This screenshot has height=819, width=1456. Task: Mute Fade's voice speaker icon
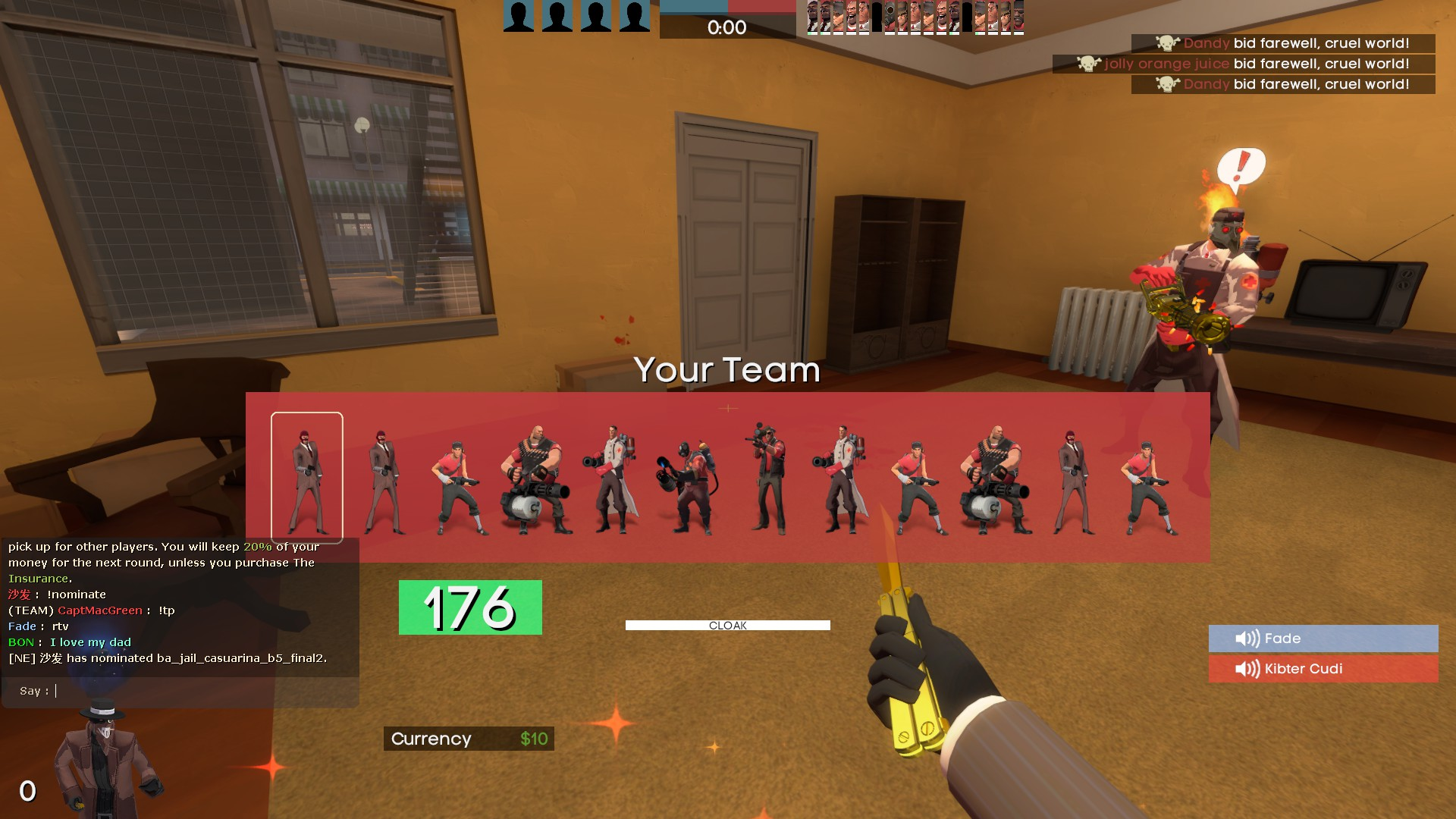point(1247,639)
